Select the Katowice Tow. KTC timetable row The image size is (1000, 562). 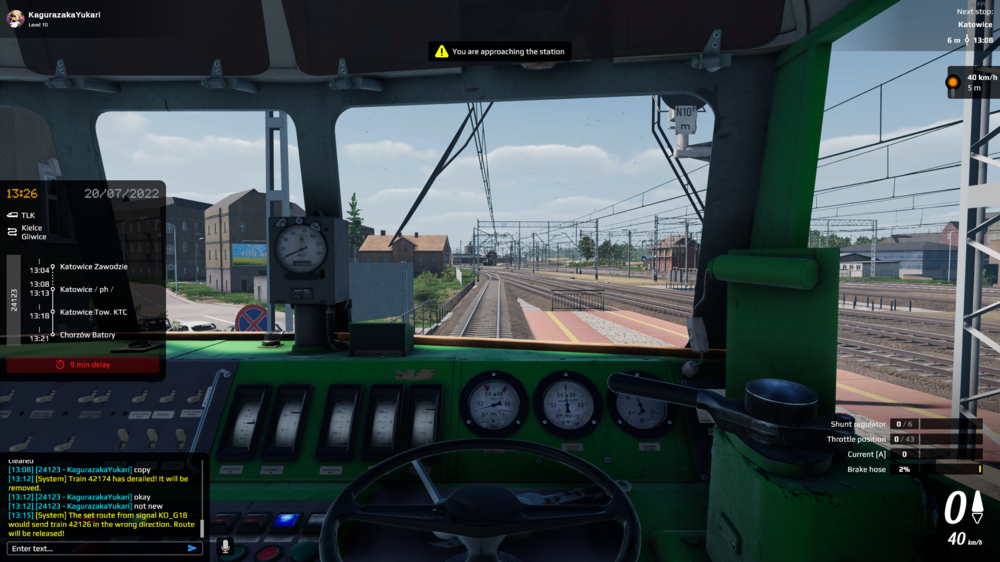(x=93, y=312)
